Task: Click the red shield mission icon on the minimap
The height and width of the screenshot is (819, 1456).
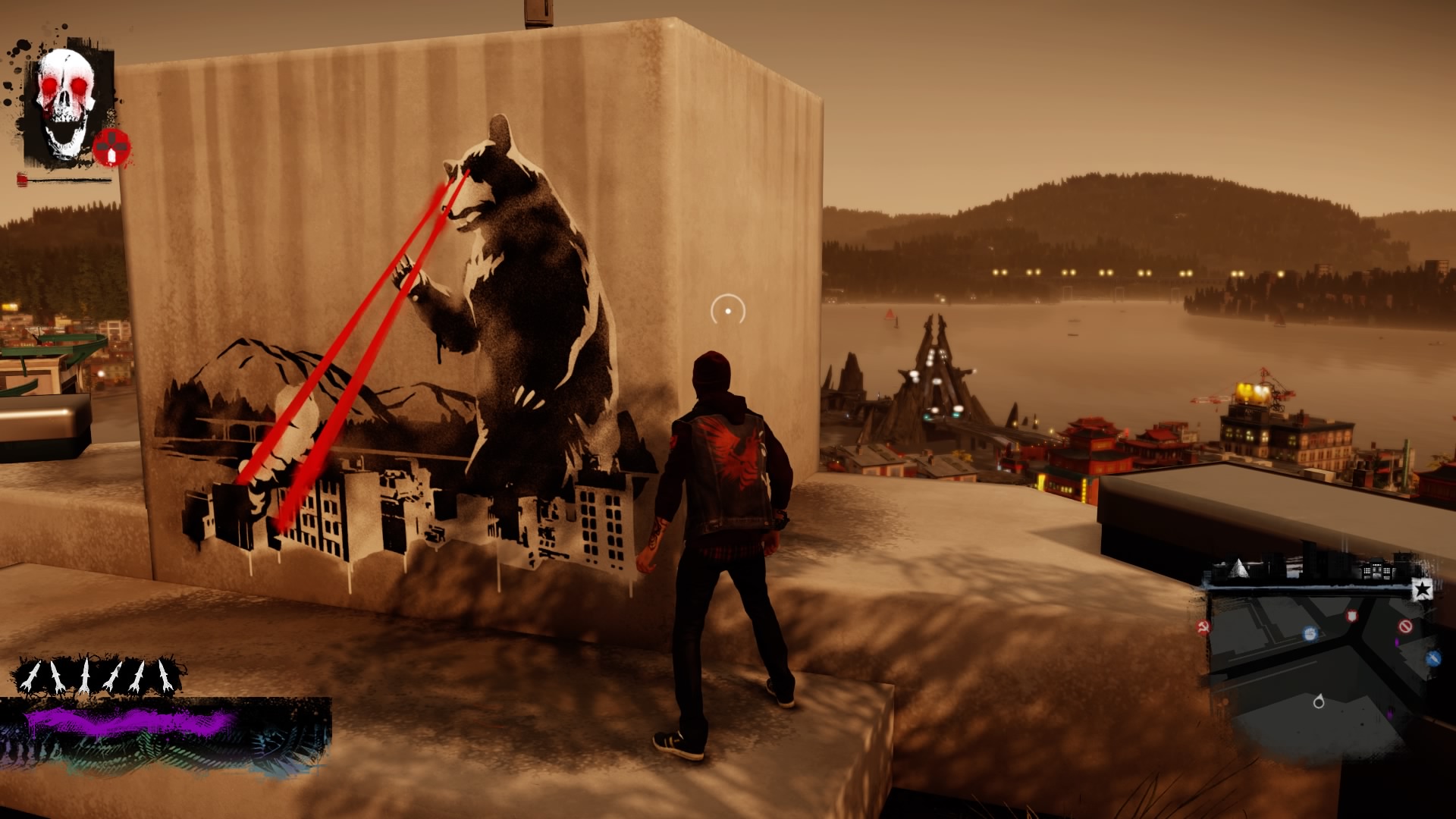Action: 1352,617
